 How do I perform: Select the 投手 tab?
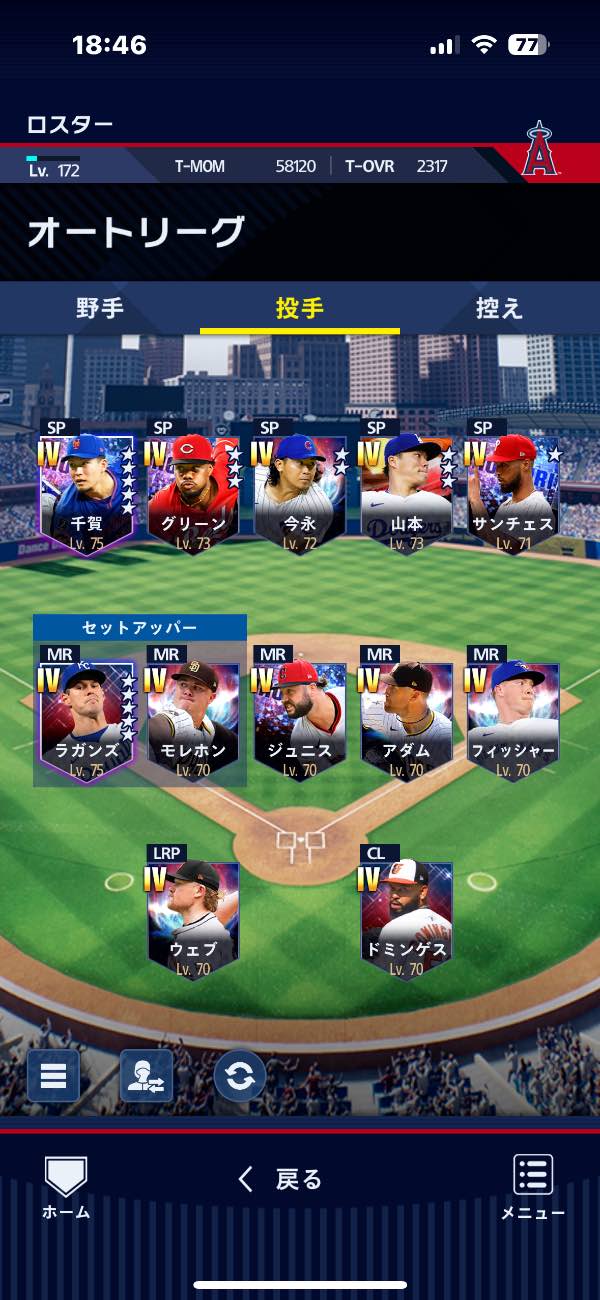click(x=300, y=308)
